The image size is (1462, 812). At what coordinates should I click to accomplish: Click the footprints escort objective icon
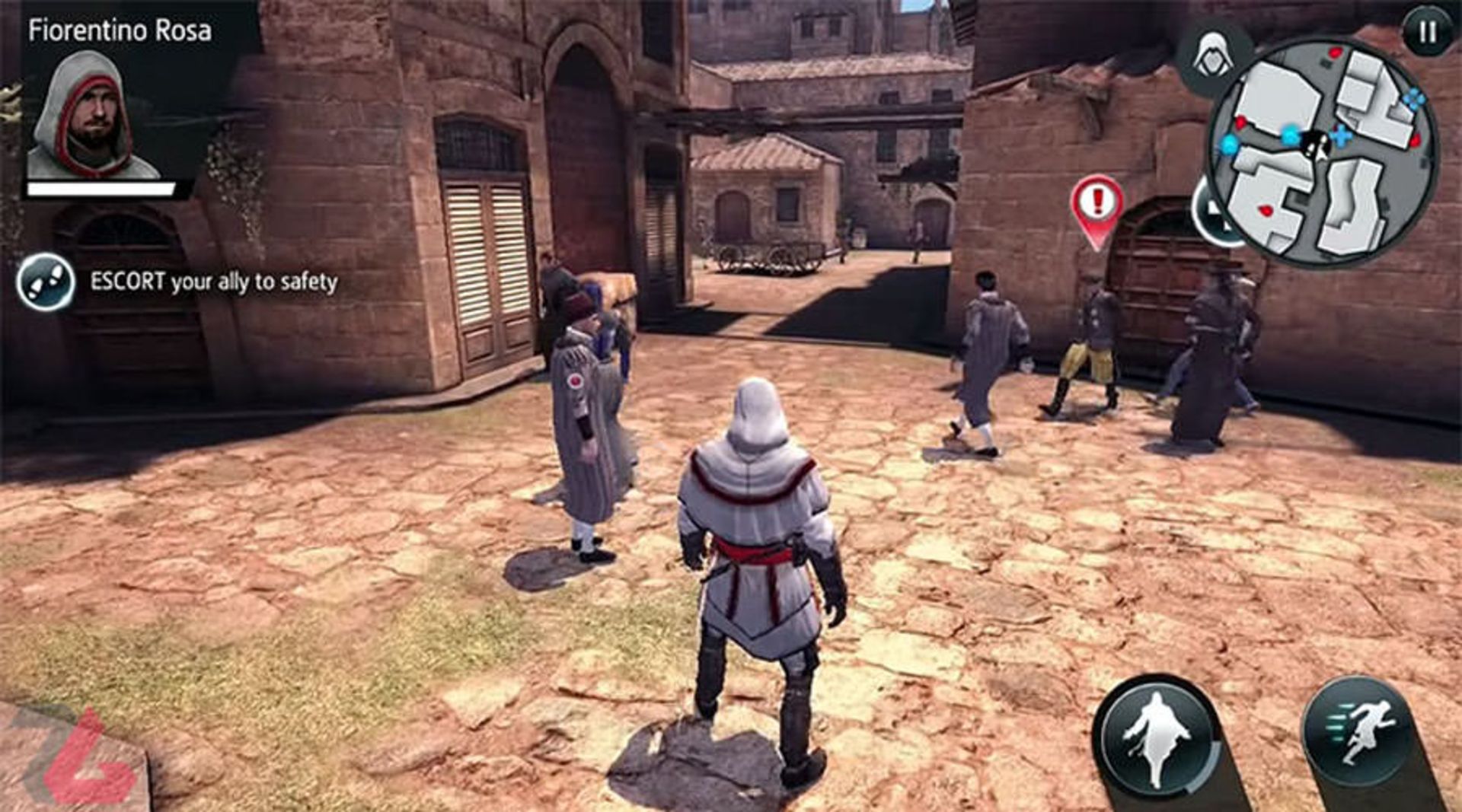click(46, 282)
